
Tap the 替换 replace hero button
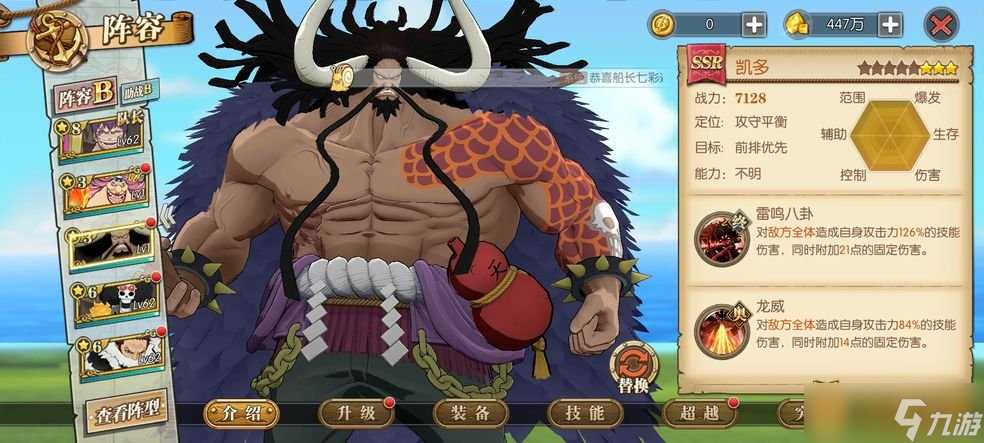634,365
